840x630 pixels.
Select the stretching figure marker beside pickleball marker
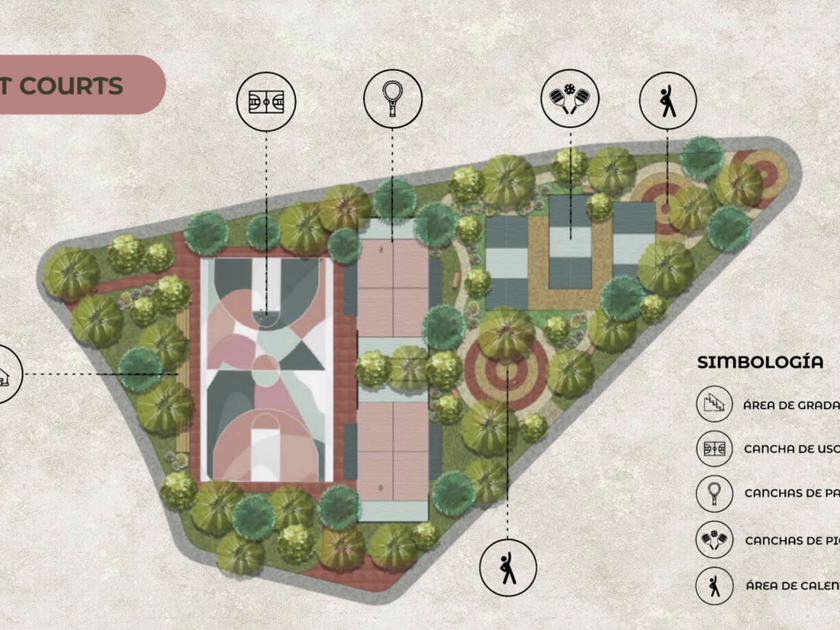click(x=667, y=99)
